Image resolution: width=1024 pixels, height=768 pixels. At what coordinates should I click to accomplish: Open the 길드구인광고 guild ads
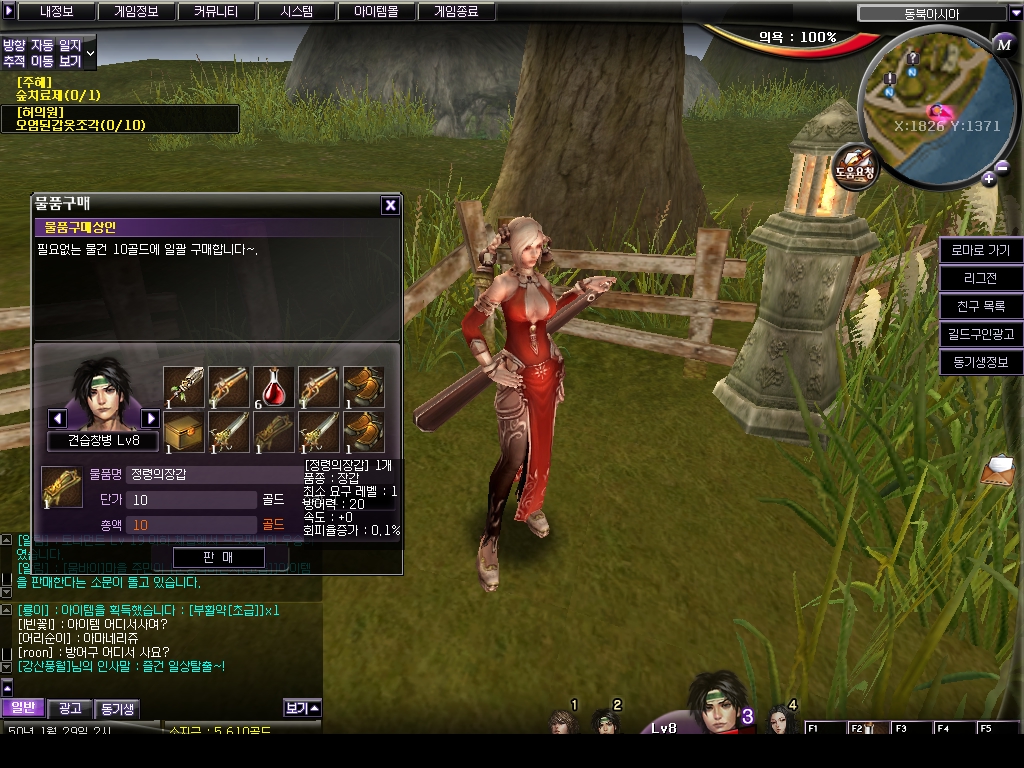pyautogui.click(x=980, y=334)
